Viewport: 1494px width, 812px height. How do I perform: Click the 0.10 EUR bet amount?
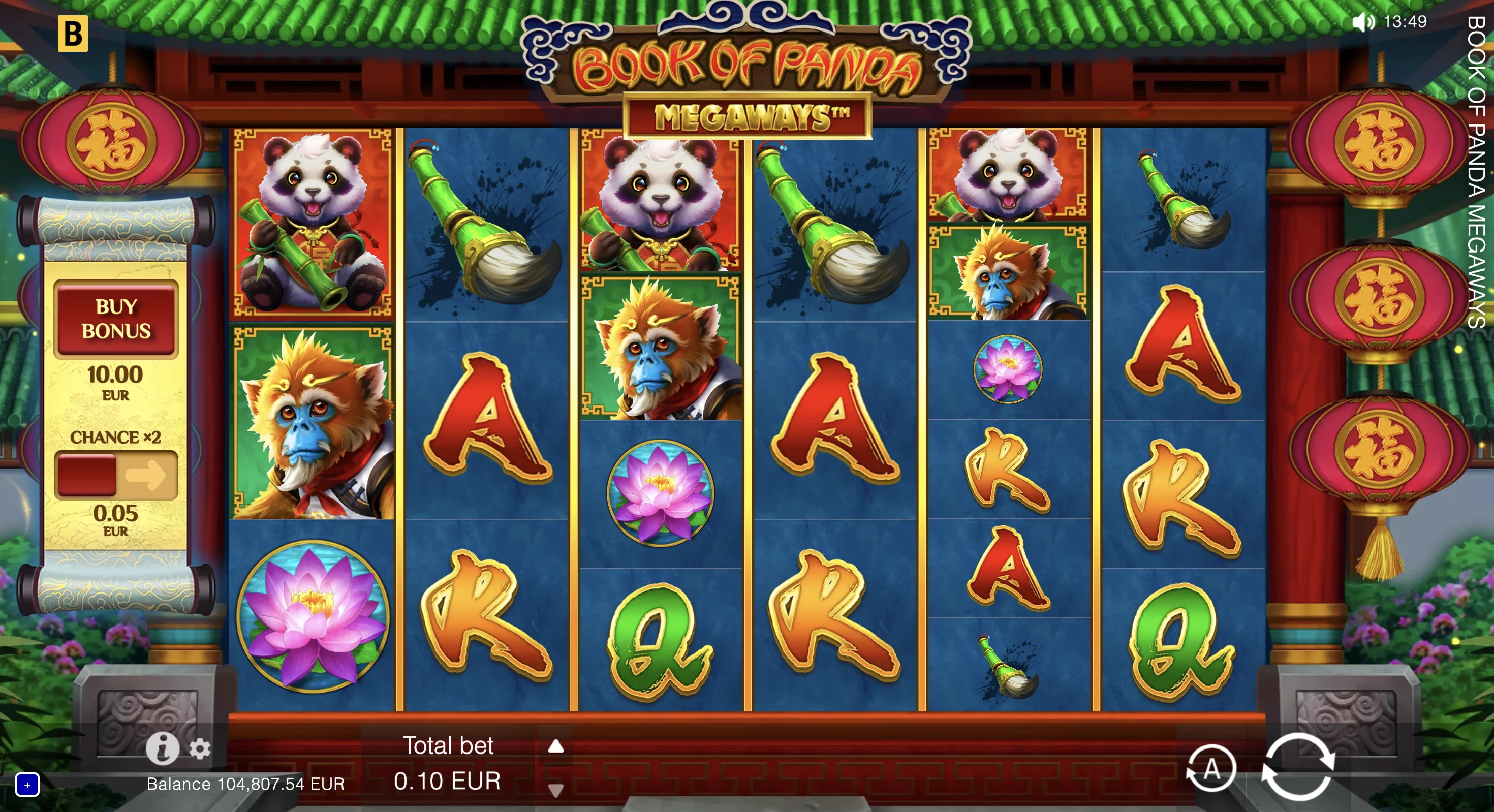click(447, 782)
